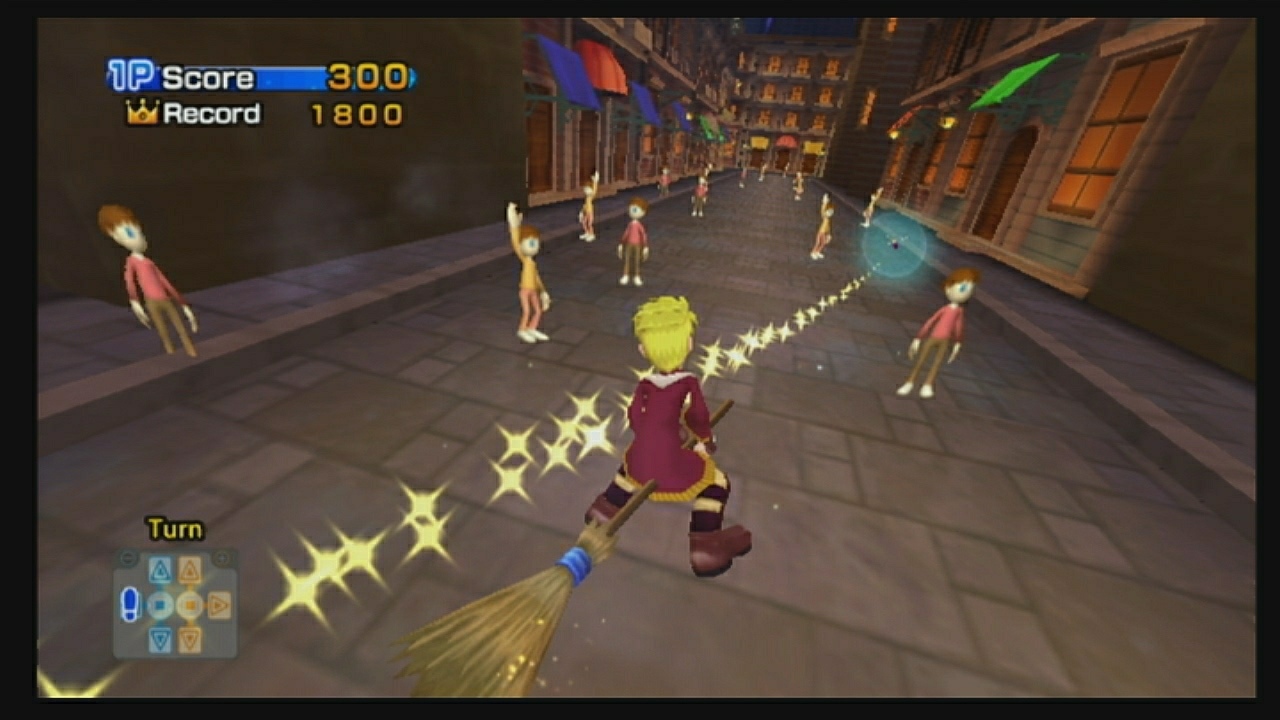Screen dimensions: 1280x720
Task: Toggle the blue center square button
Action: click(x=158, y=603)
